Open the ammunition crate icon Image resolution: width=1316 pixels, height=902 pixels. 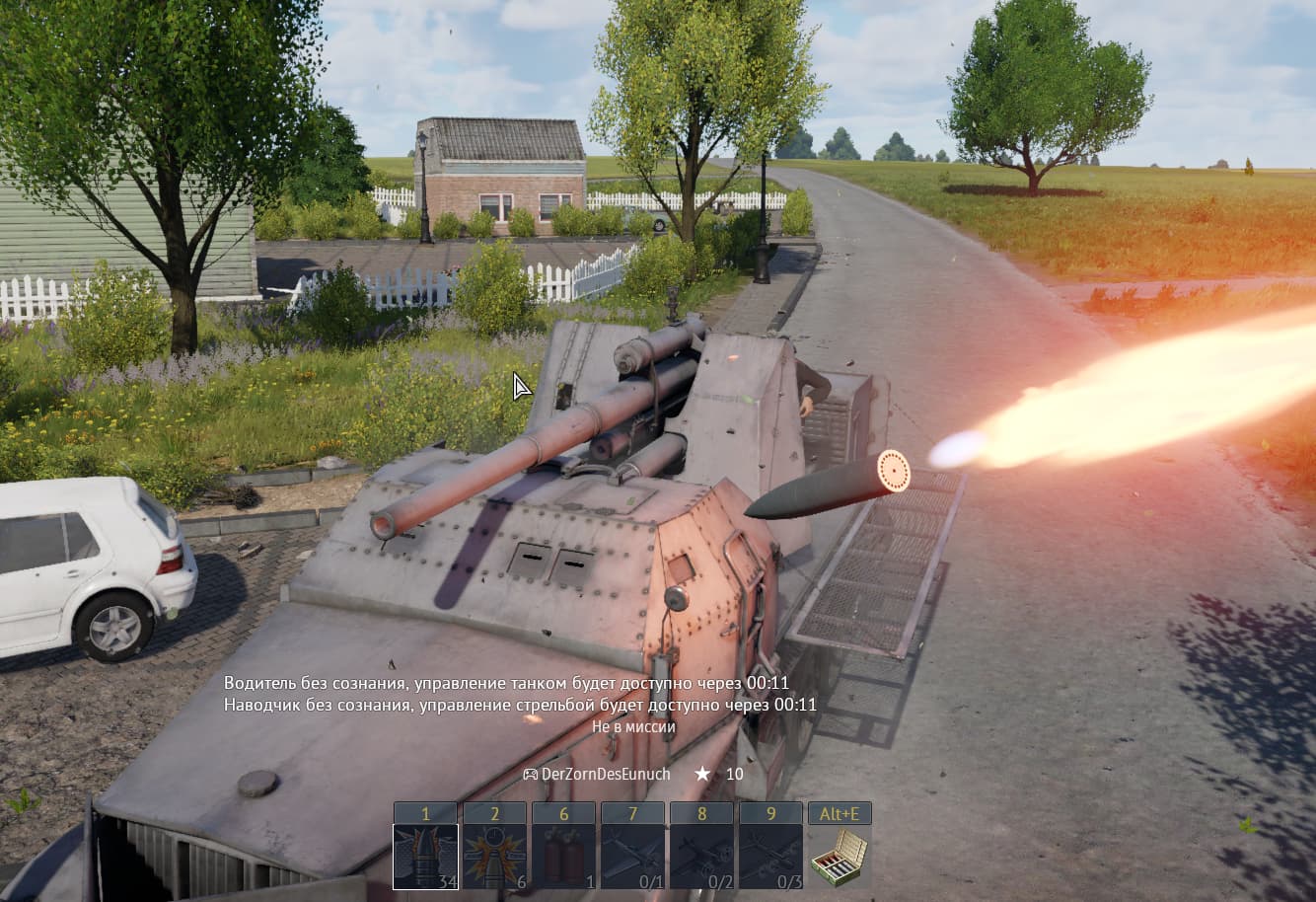point(840,857)
